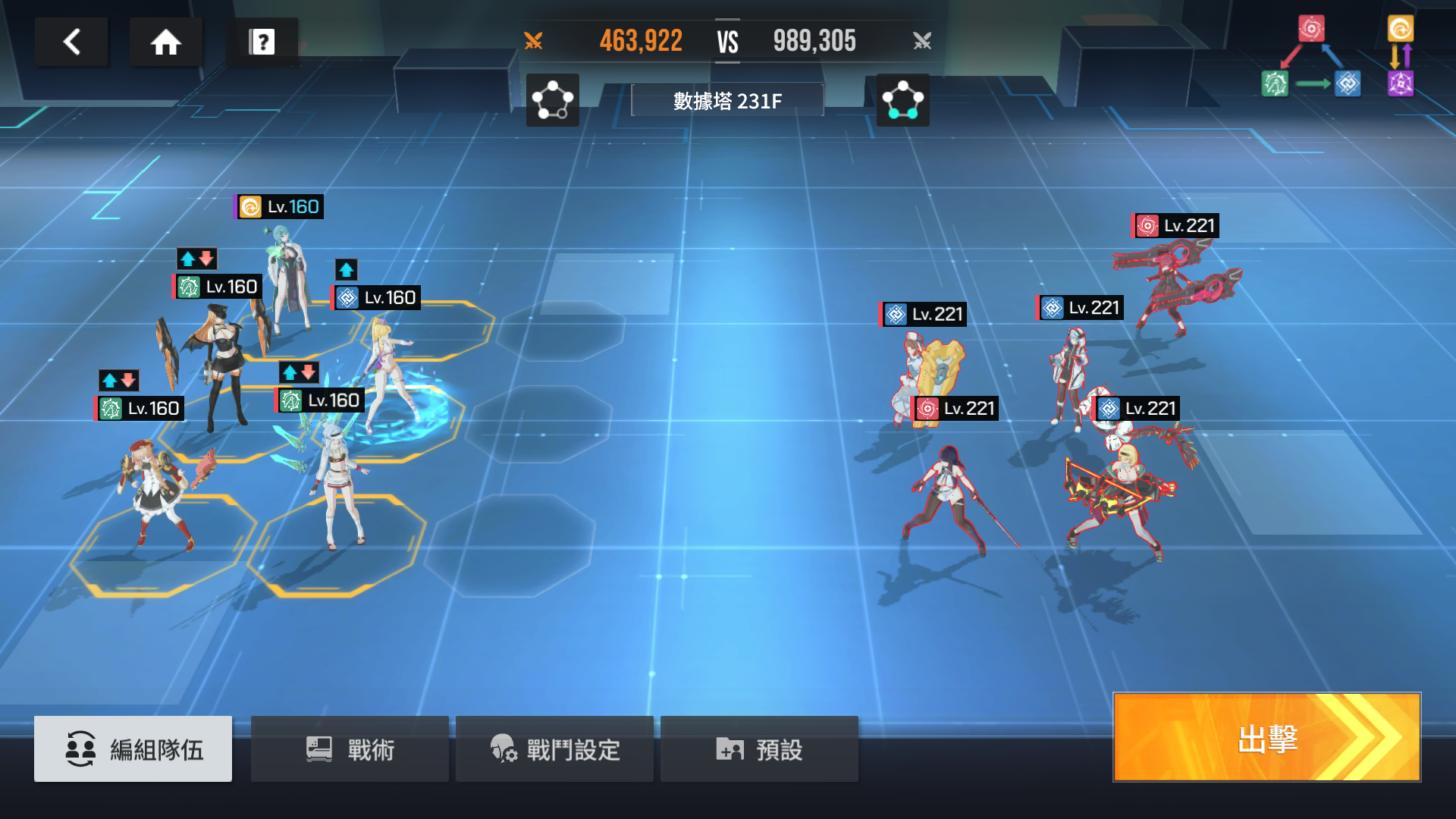Return to the home screen
The width and height of the screenshot is (1456, 819).
165,42
